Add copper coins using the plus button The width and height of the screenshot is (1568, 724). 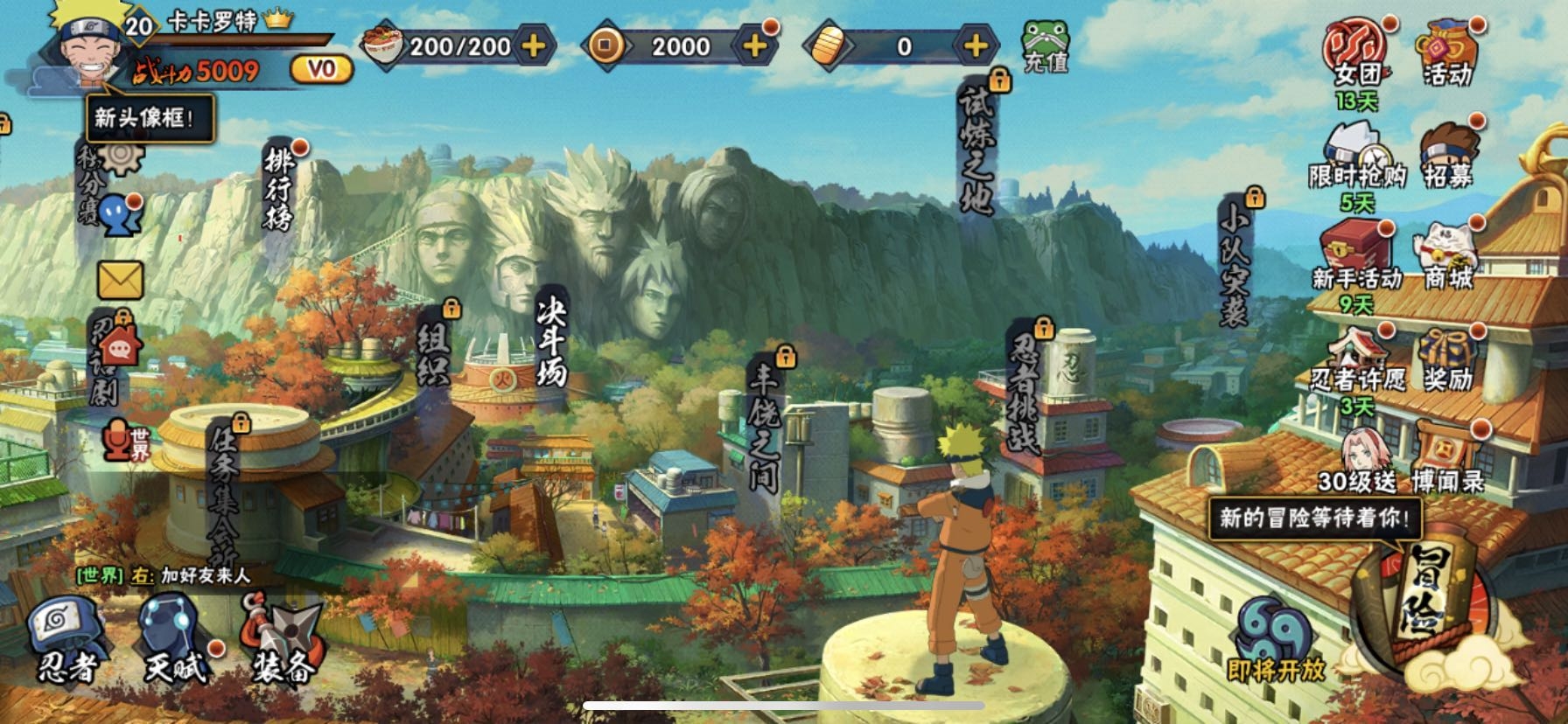pyautogui.click(x=754, y=46)
